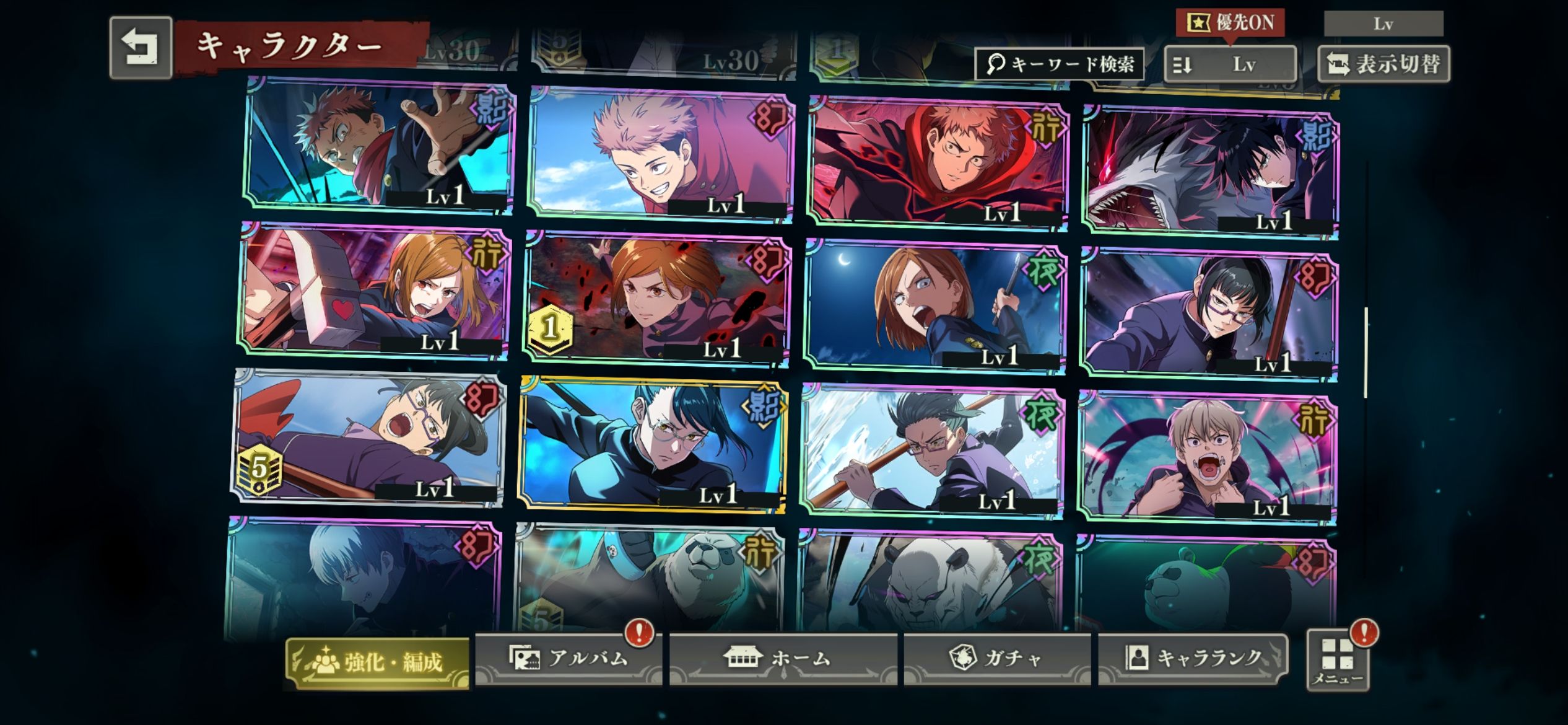The height and width of the screenshot is (725, 1568).
Task: Toggle the 表示切替 display switch
Action: point(1383,64)
